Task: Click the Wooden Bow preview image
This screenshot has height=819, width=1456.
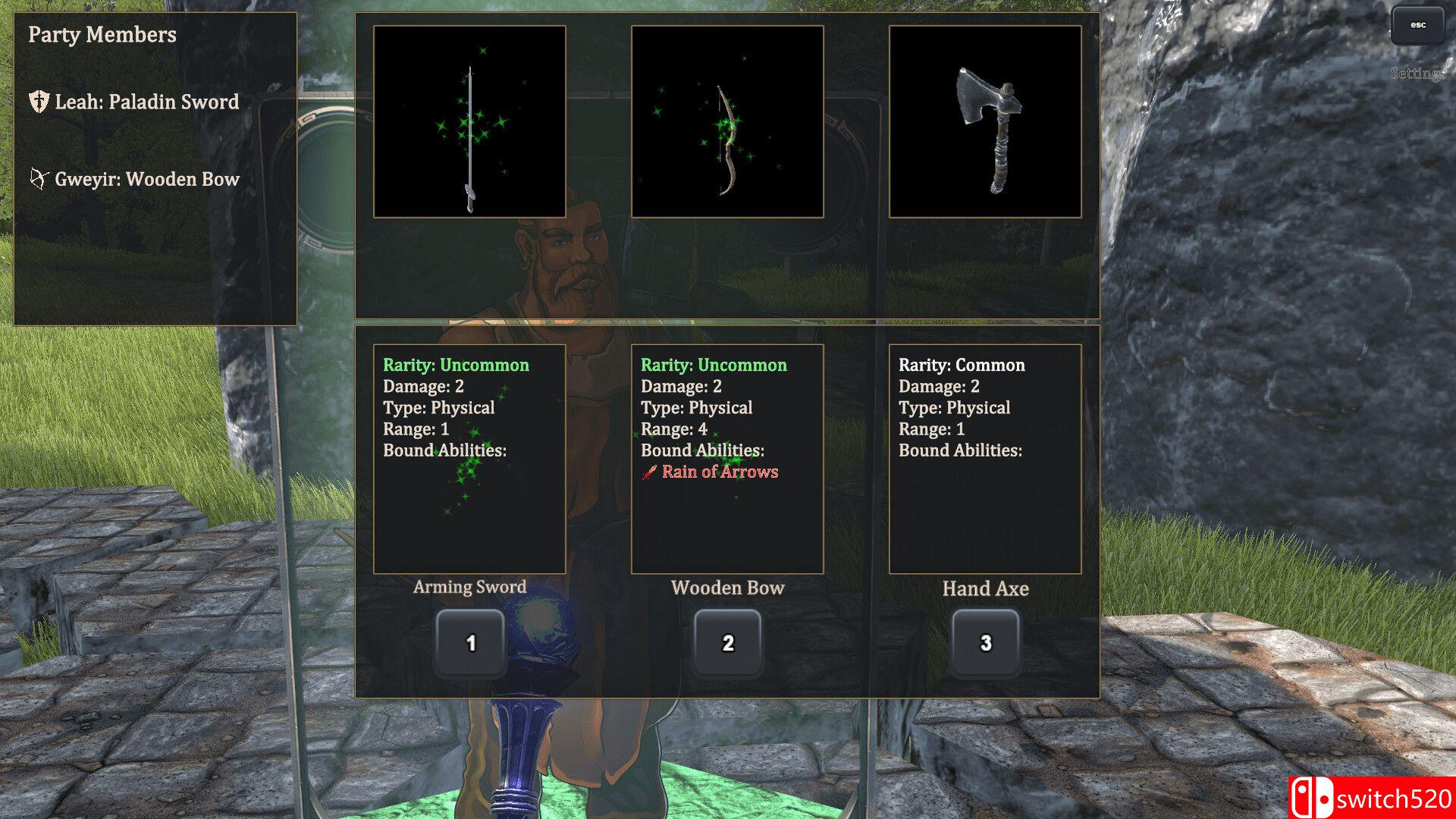Action: point(727,121)
